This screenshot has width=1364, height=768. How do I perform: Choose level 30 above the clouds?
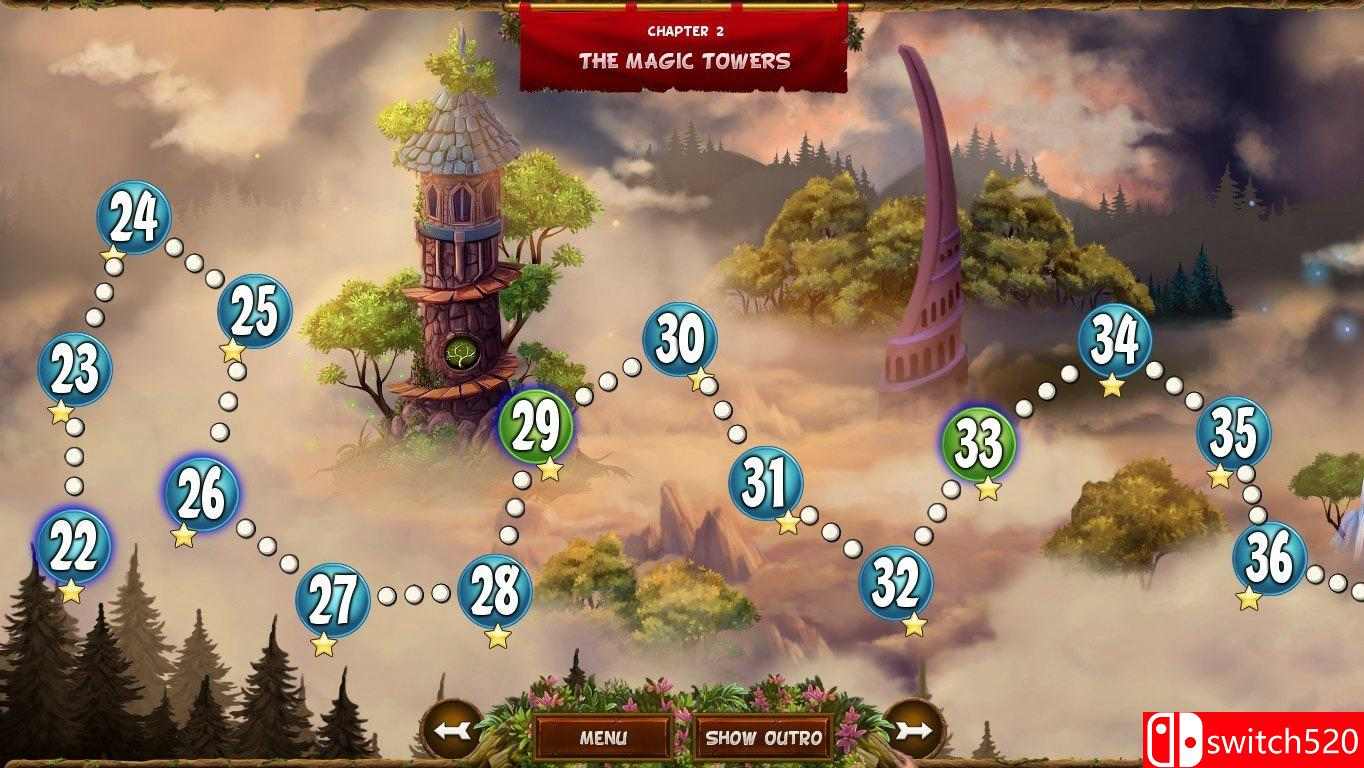pos(681,340)
